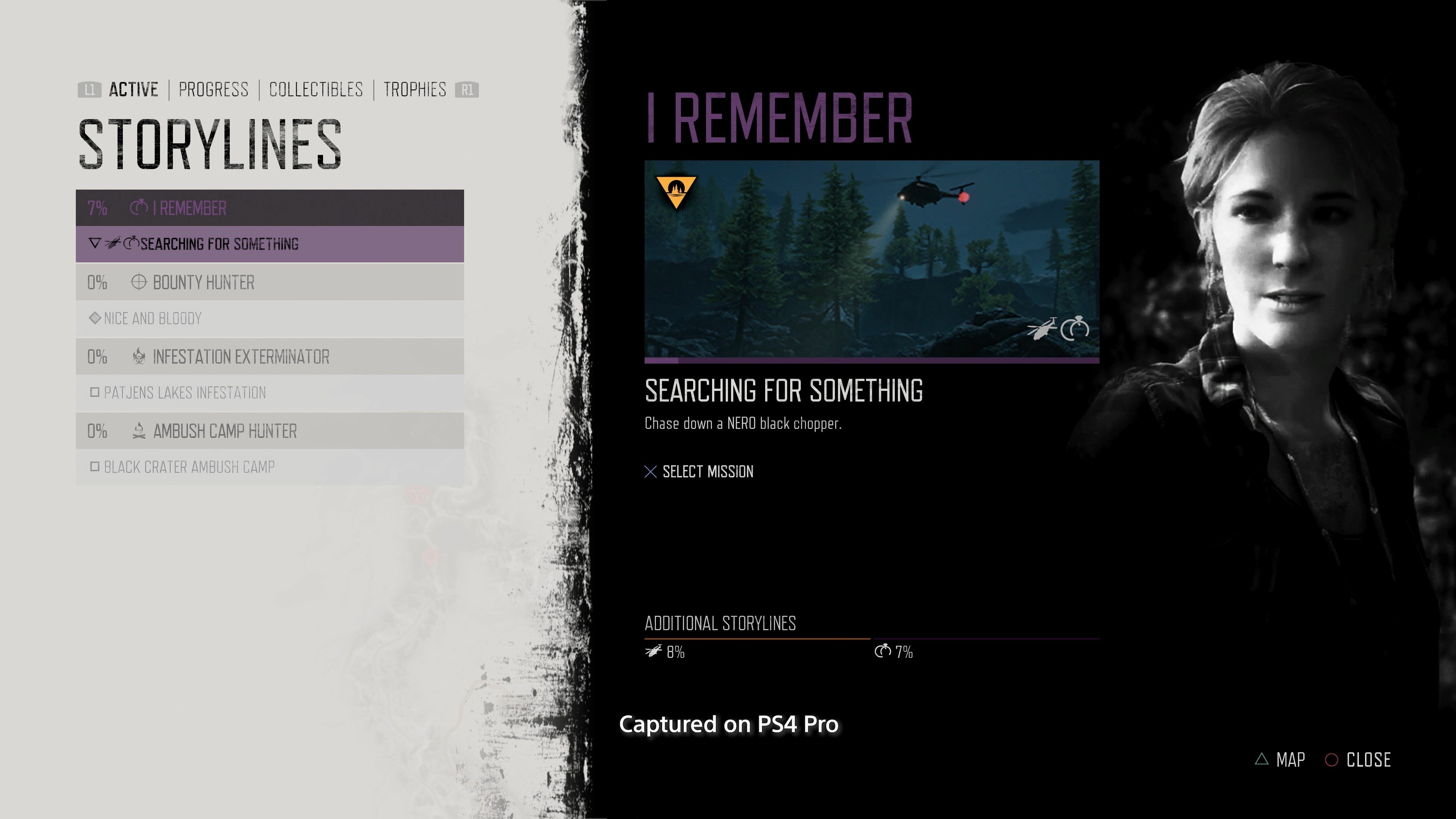Click the diamond icon beside Nice and Bloody
1456x819 pixels.
pyautogui.click(x=95, y=318)
